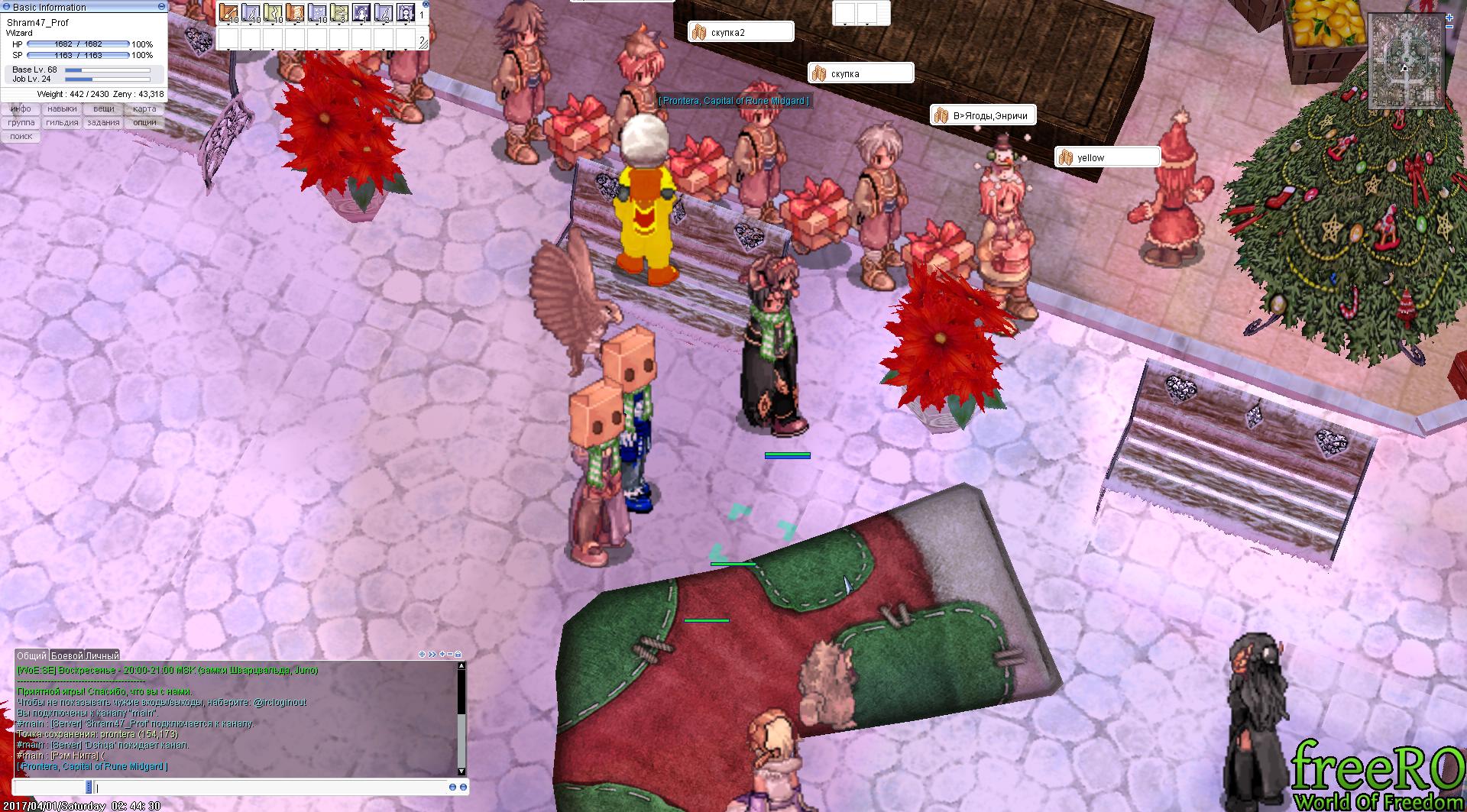The width and height of the screenshot is (1467, 812).
Task: Open the группа (party) window
Action: pyautogui.click(x=21, y=123)
